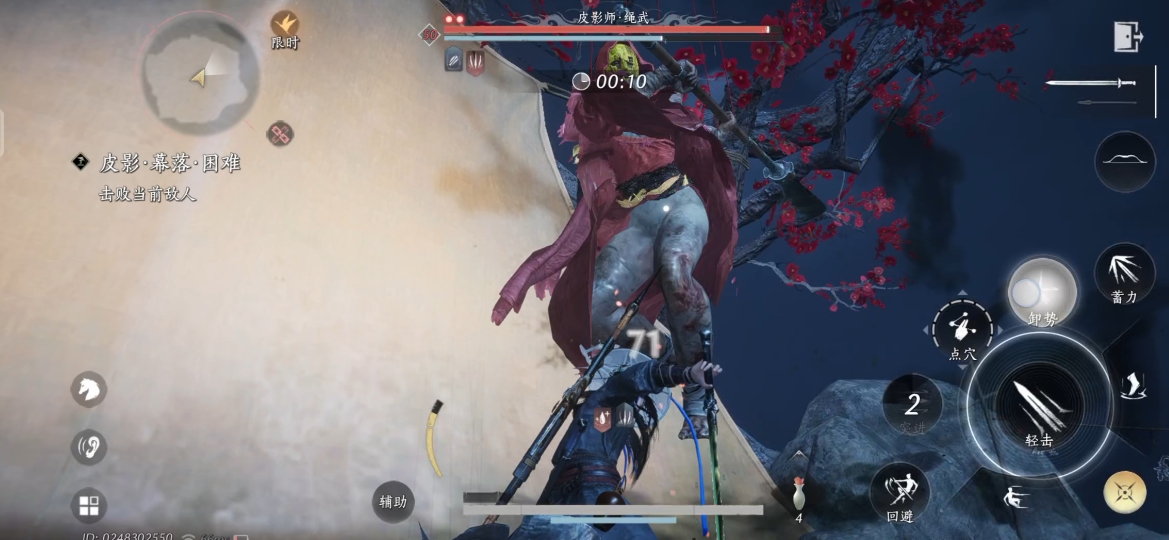
Task: Trigger the 回避 dodge button
Action: pyautogui.click(x=899, y=493)
